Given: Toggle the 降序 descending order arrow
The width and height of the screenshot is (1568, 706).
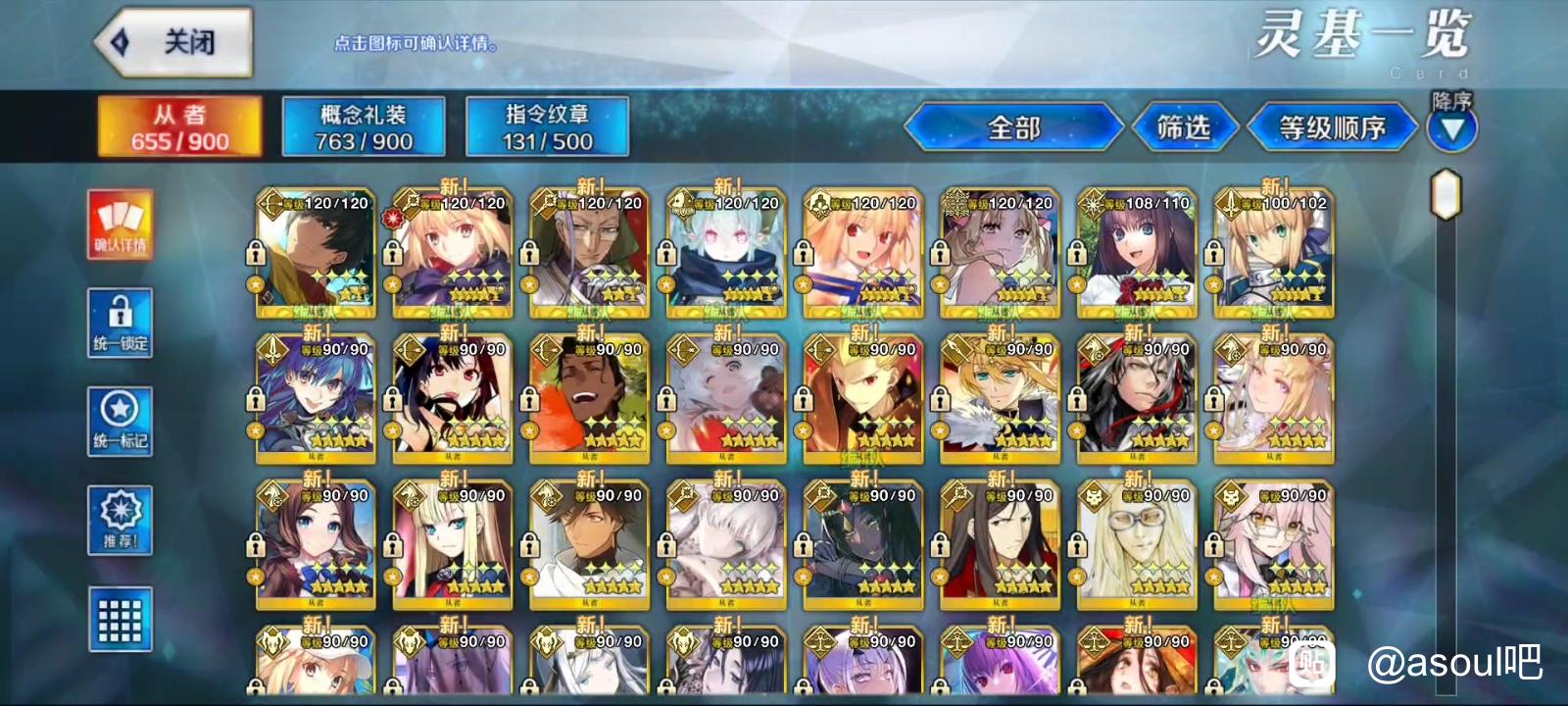Looking at the screenshot, I should (1451, 127).
